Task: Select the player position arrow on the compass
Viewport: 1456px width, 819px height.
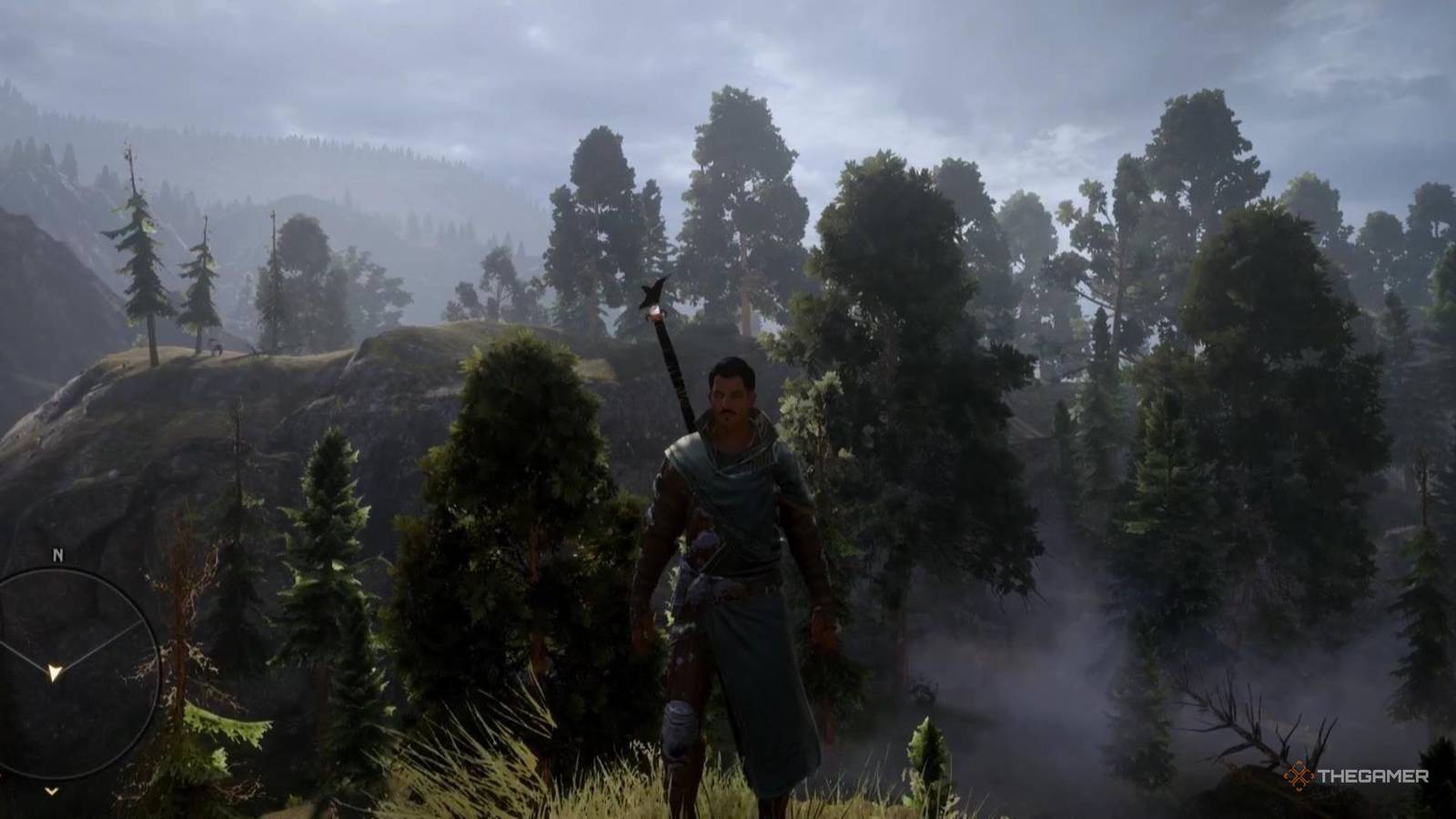Action: (x=55, y=671)
